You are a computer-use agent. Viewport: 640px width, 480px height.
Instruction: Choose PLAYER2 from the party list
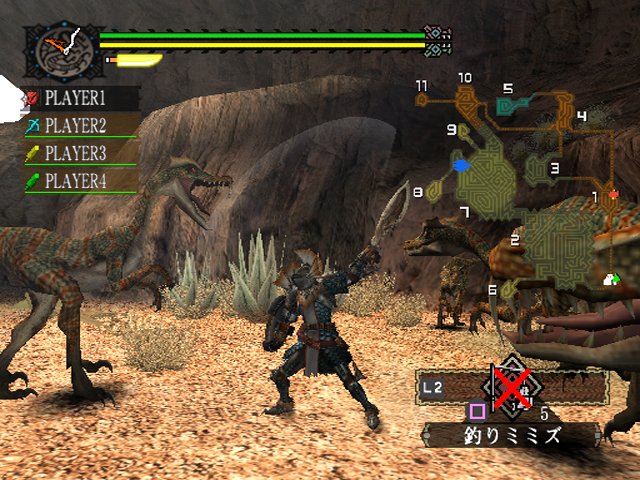tap(73, 126)
